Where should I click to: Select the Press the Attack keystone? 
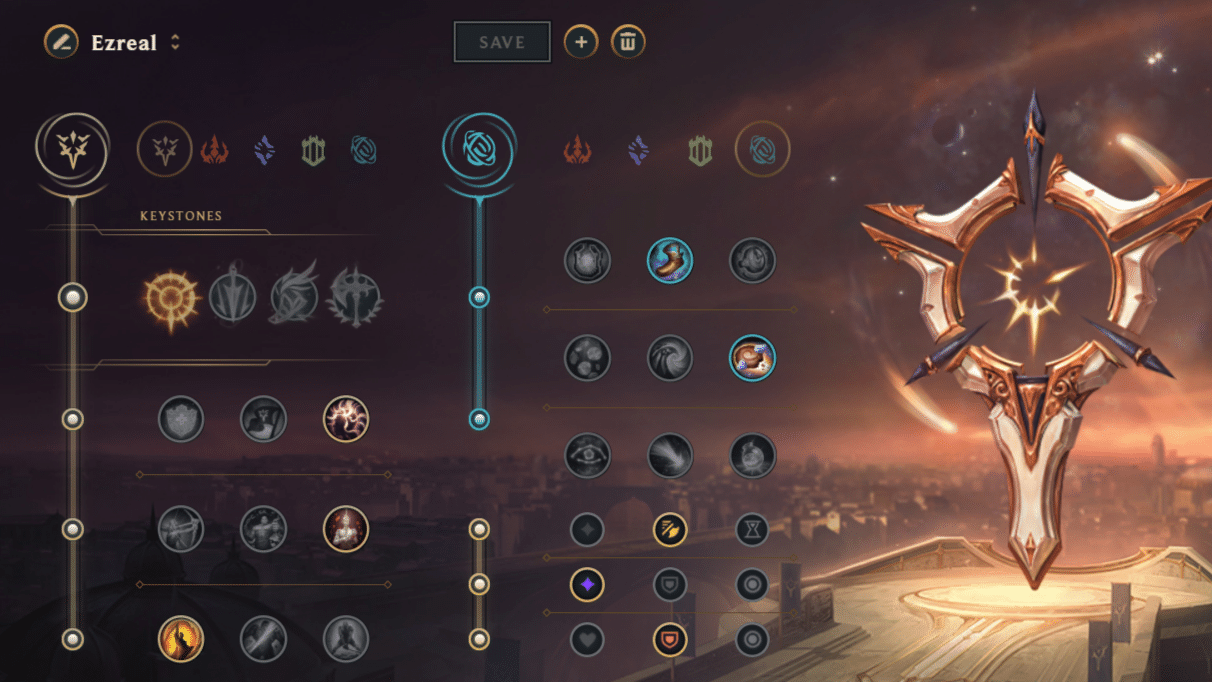pos(171,298)
